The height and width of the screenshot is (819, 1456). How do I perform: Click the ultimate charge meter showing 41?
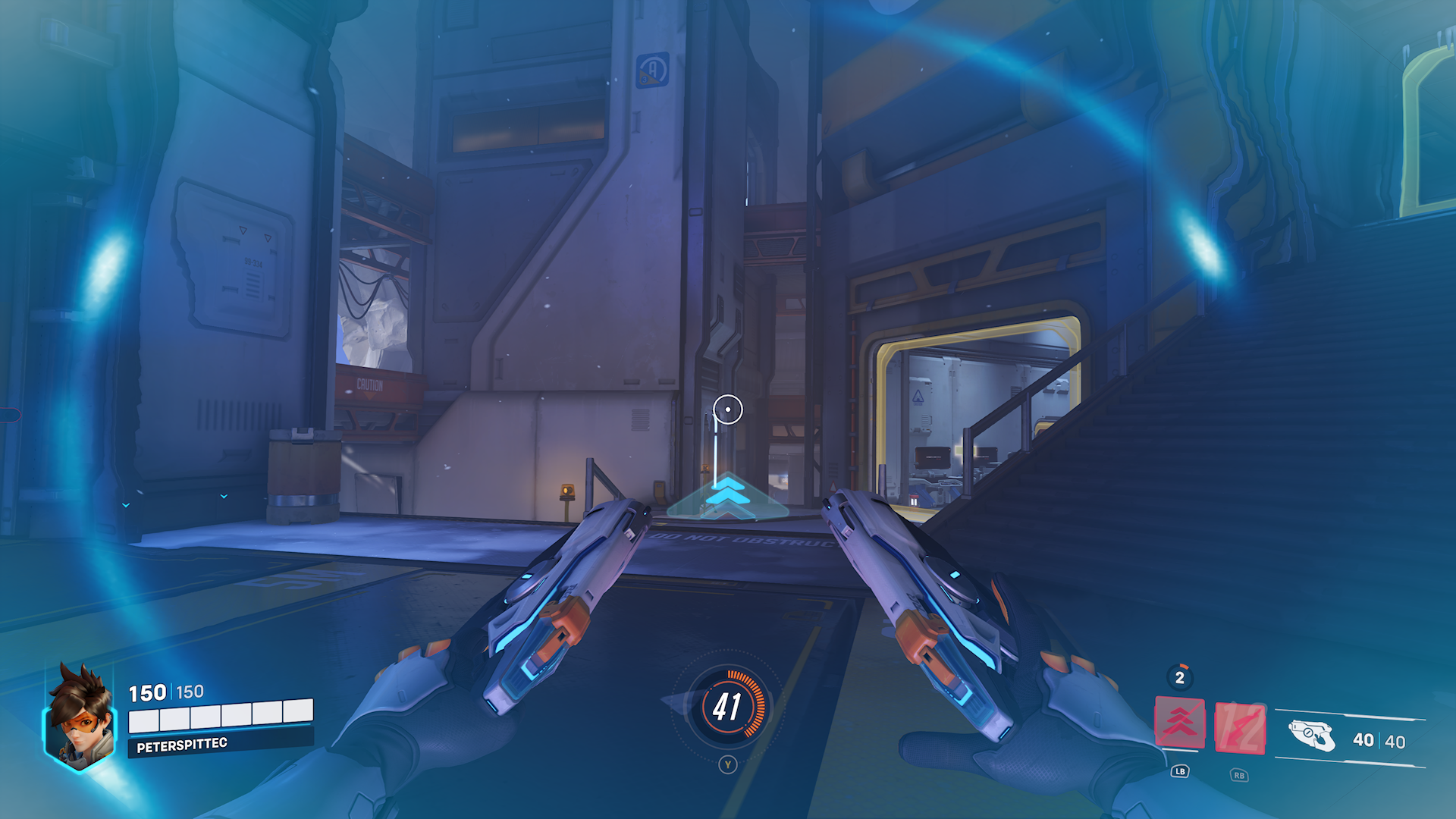click(x=728, y=707)
